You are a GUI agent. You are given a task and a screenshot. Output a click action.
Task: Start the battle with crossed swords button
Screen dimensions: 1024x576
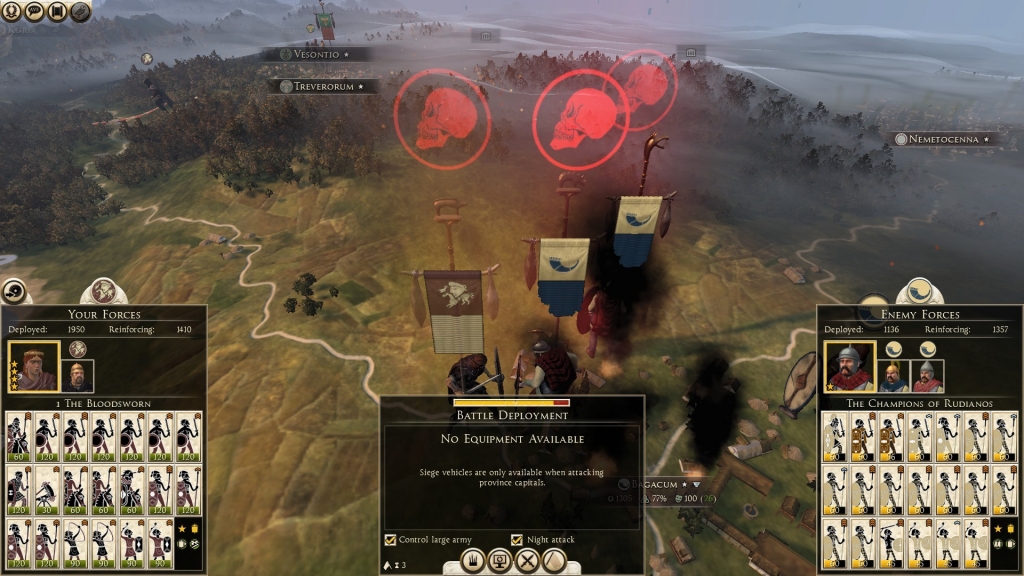526,561
